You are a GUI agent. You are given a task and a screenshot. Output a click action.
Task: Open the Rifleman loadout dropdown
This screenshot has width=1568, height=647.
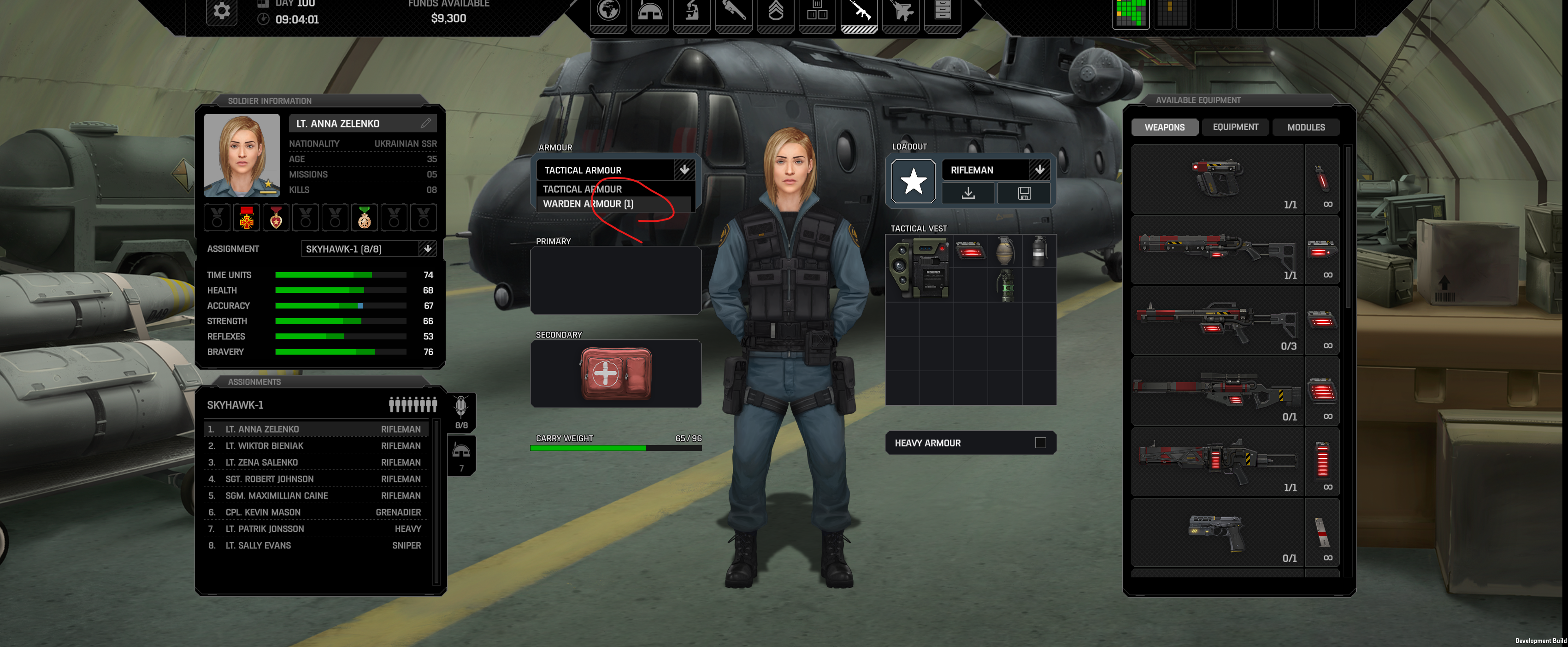[1039, 169]
